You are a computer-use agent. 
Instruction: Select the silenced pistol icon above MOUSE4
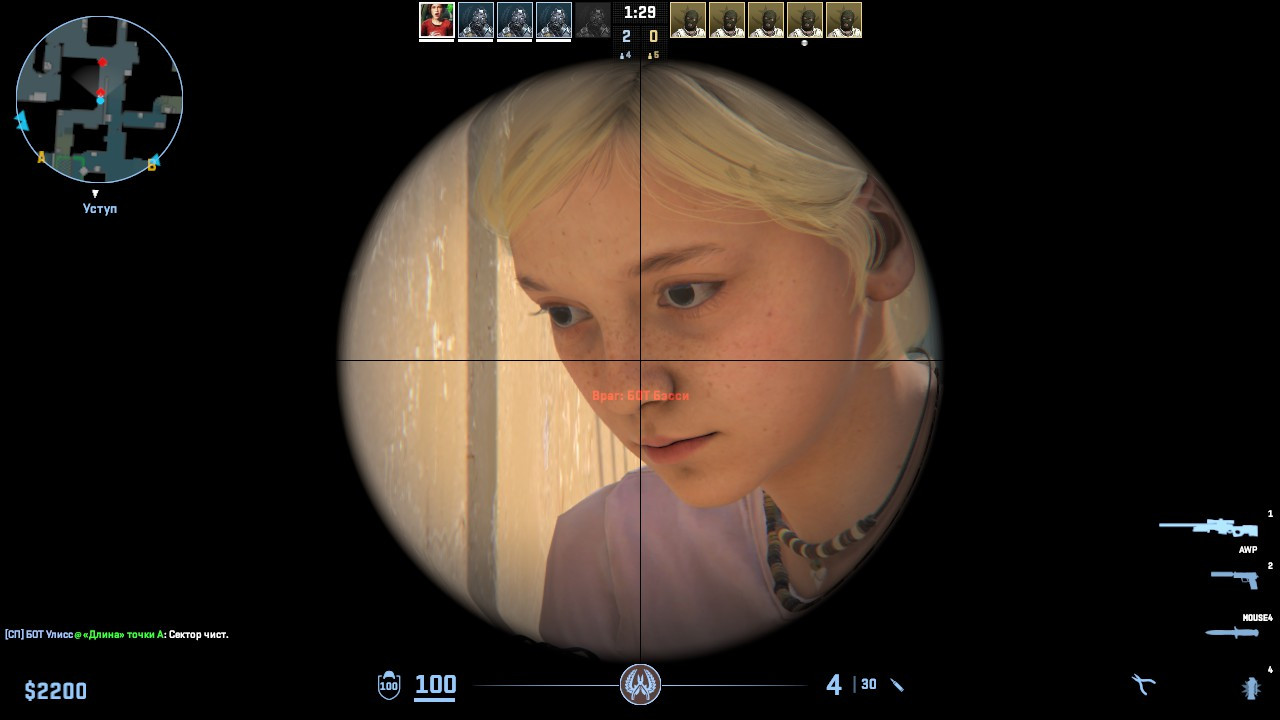1235,580
